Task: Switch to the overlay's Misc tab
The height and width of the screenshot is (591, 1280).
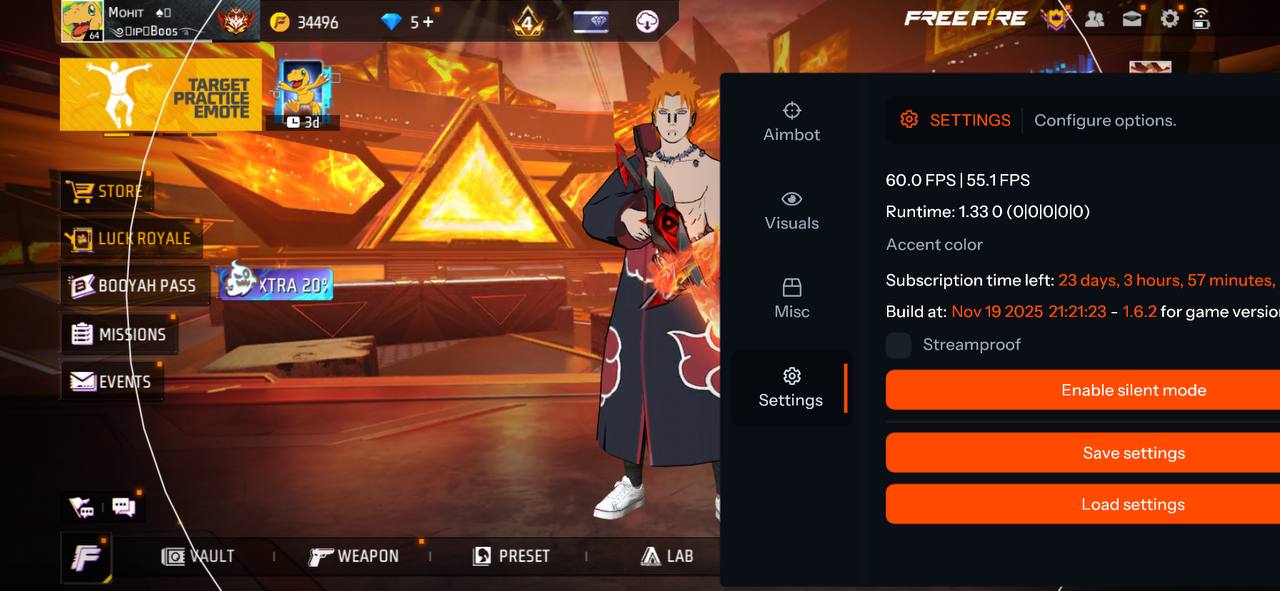Action: click(791, 299)
